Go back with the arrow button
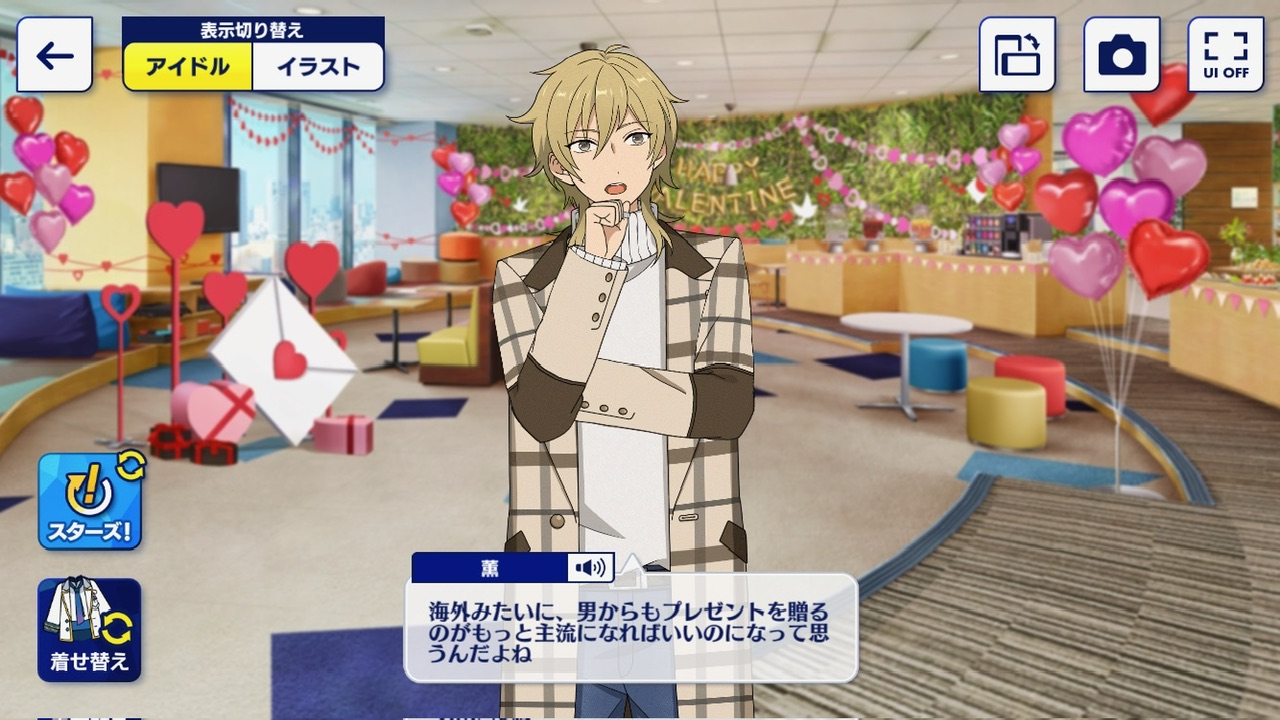Viewport: 1280px width, 720px height. (x=55, y=55)
